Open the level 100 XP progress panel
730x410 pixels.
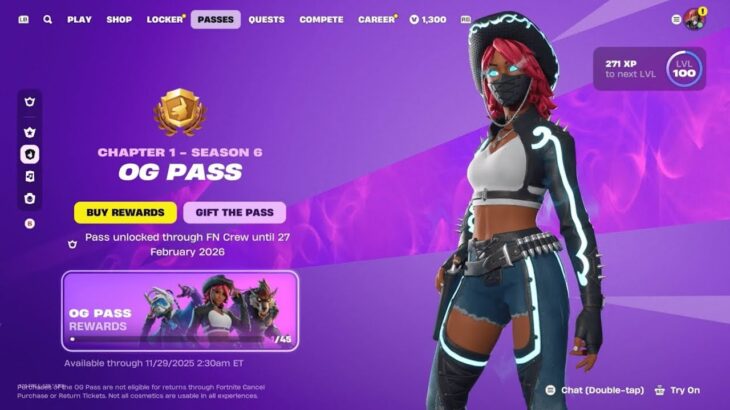[648, 69]
